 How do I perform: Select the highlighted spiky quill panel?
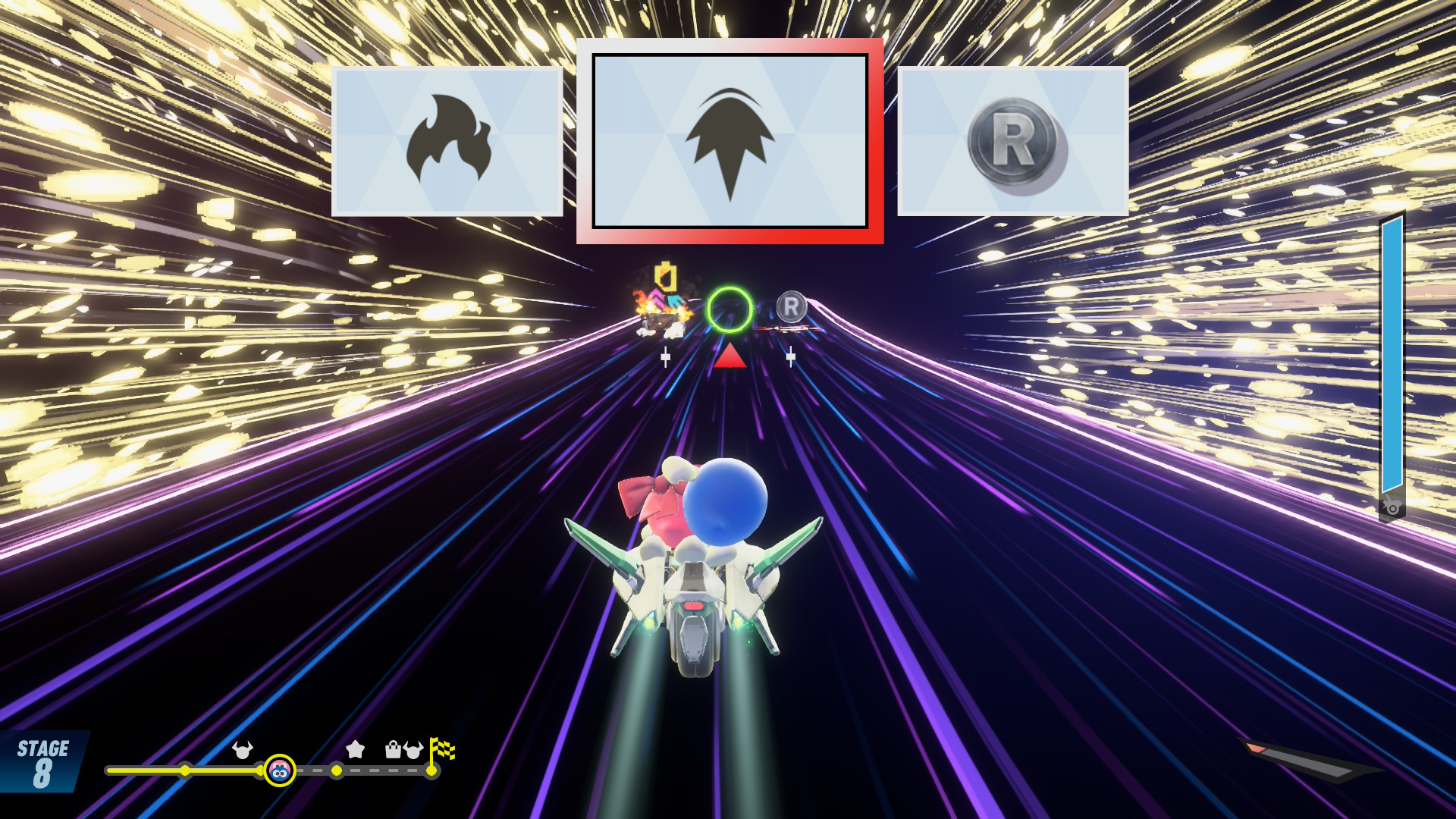pyautogui.click(x=730, y=141)
